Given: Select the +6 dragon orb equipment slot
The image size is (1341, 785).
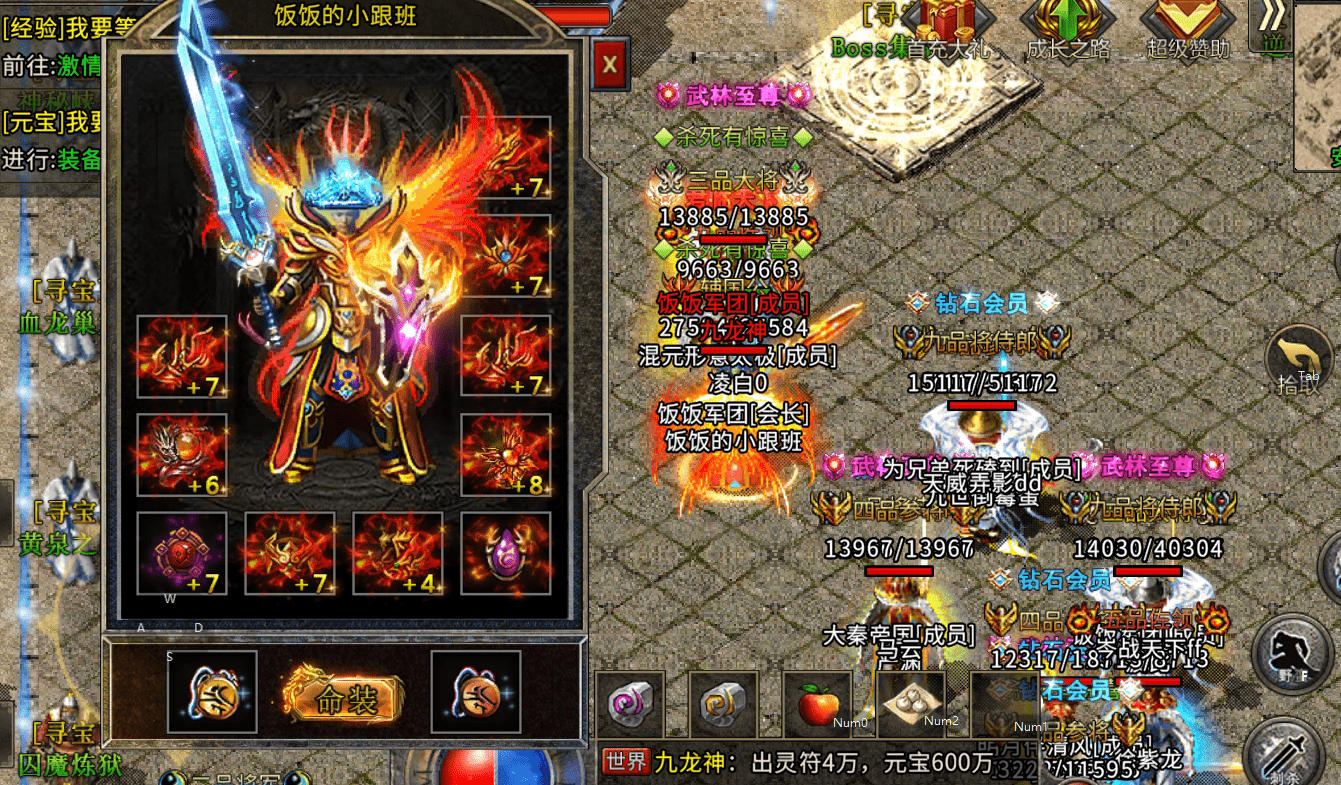Looking at the screenshot, I should pos(182,454).
